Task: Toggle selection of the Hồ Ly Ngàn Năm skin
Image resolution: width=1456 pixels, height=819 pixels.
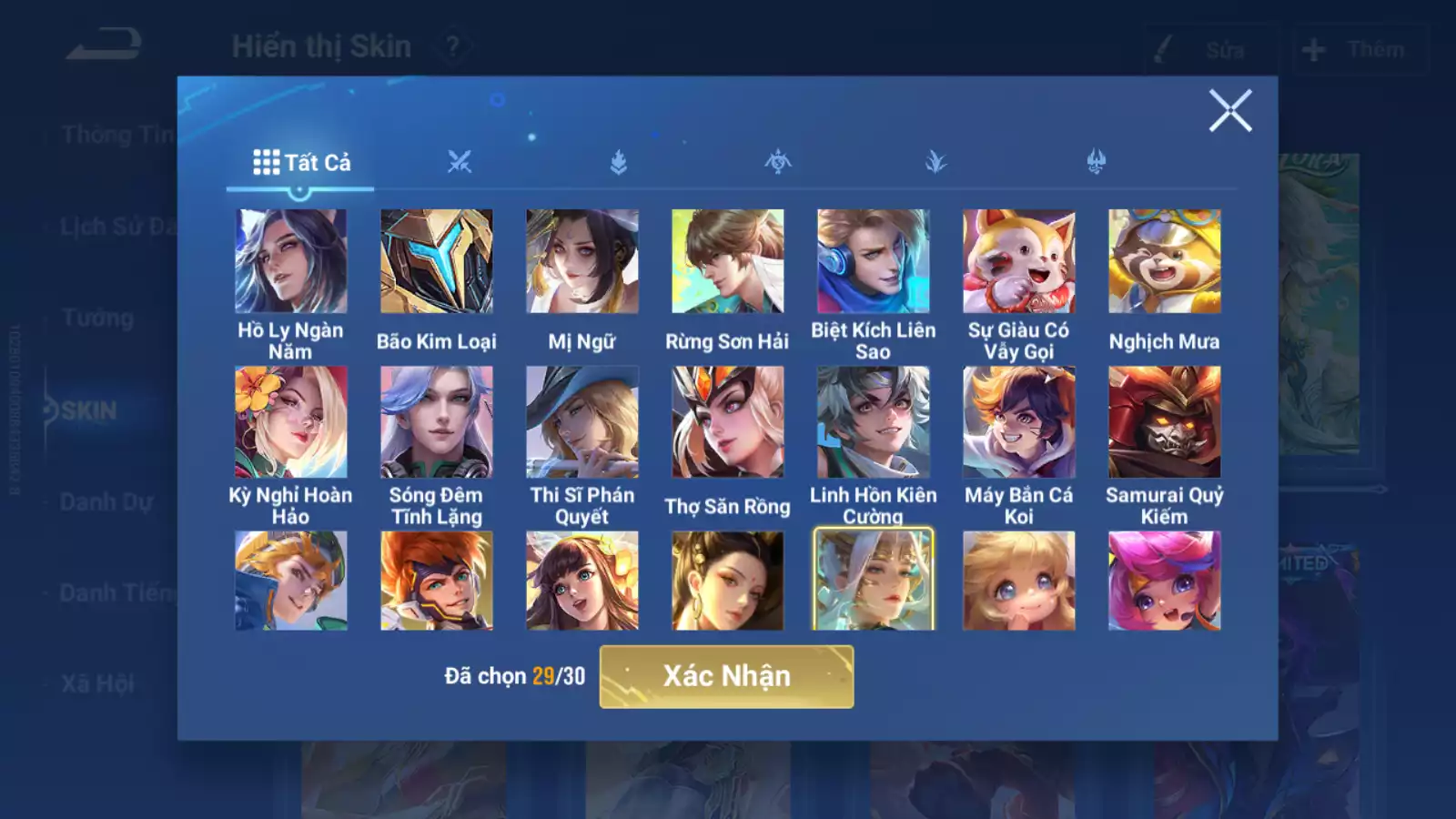Action: coord(289,261)
